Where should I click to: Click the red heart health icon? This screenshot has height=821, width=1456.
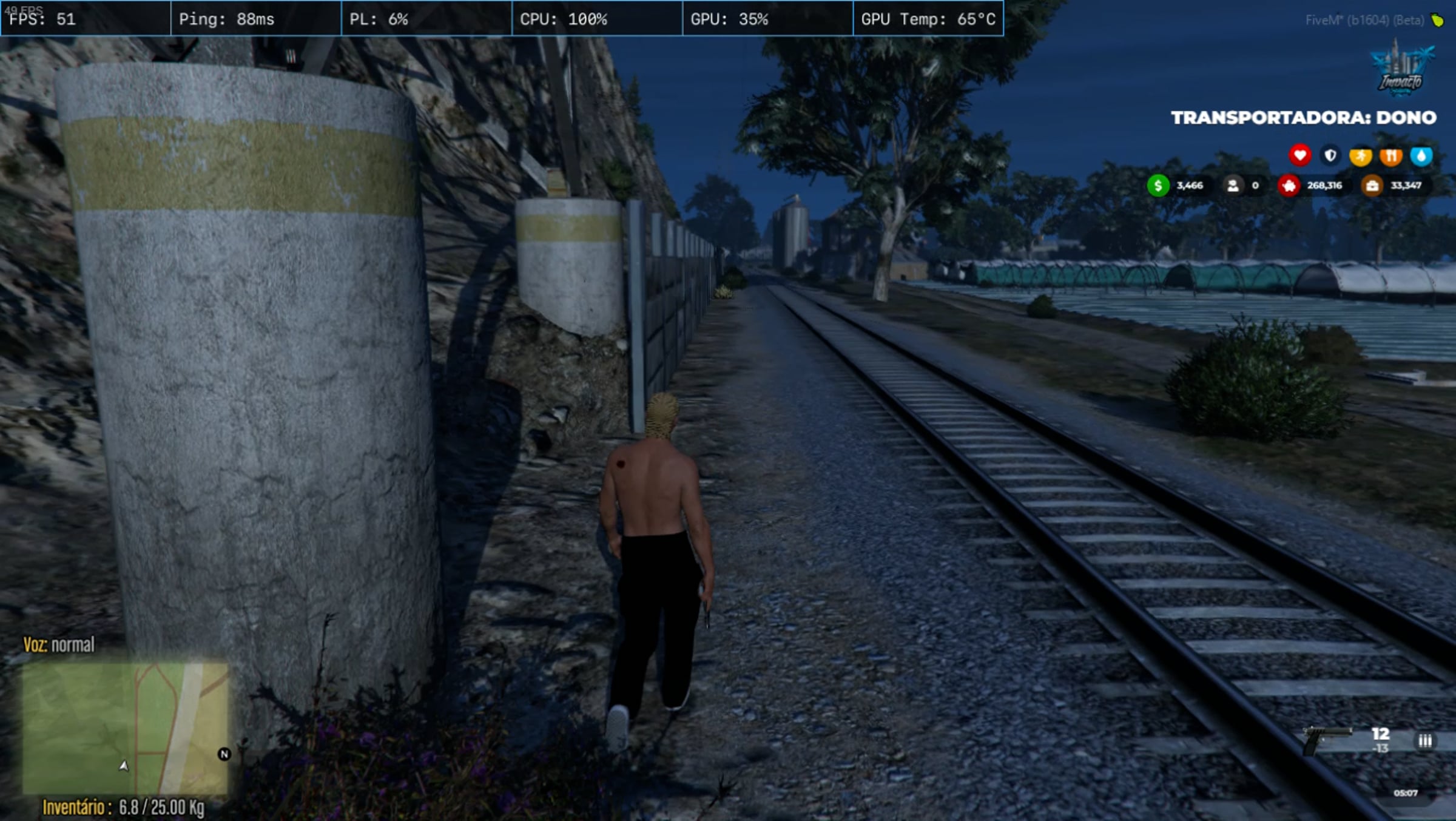click(1299, 155)
